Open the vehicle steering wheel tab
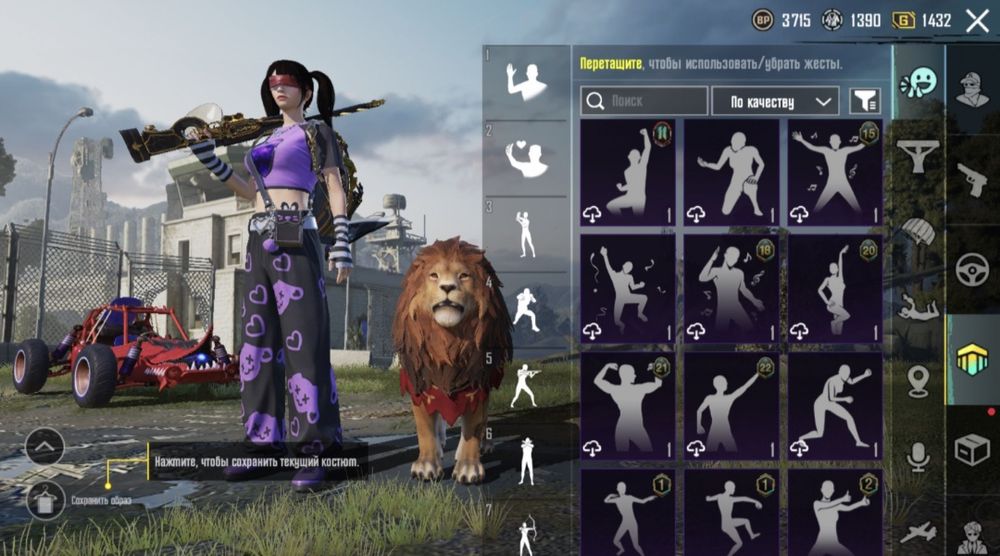This screenshot has height=556, width=1000. point(972,270)
